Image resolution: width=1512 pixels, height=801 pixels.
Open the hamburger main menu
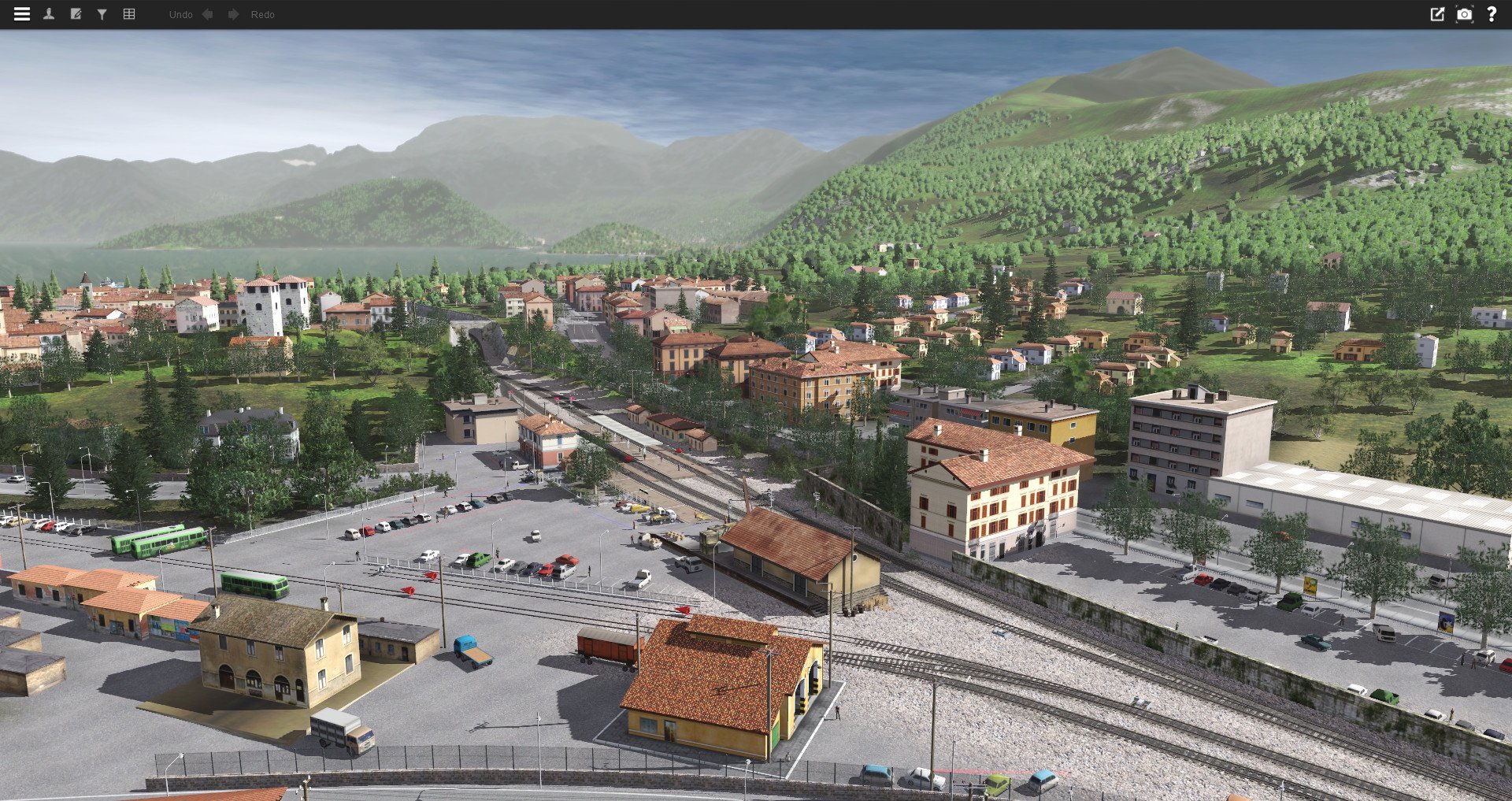point(21,13)
